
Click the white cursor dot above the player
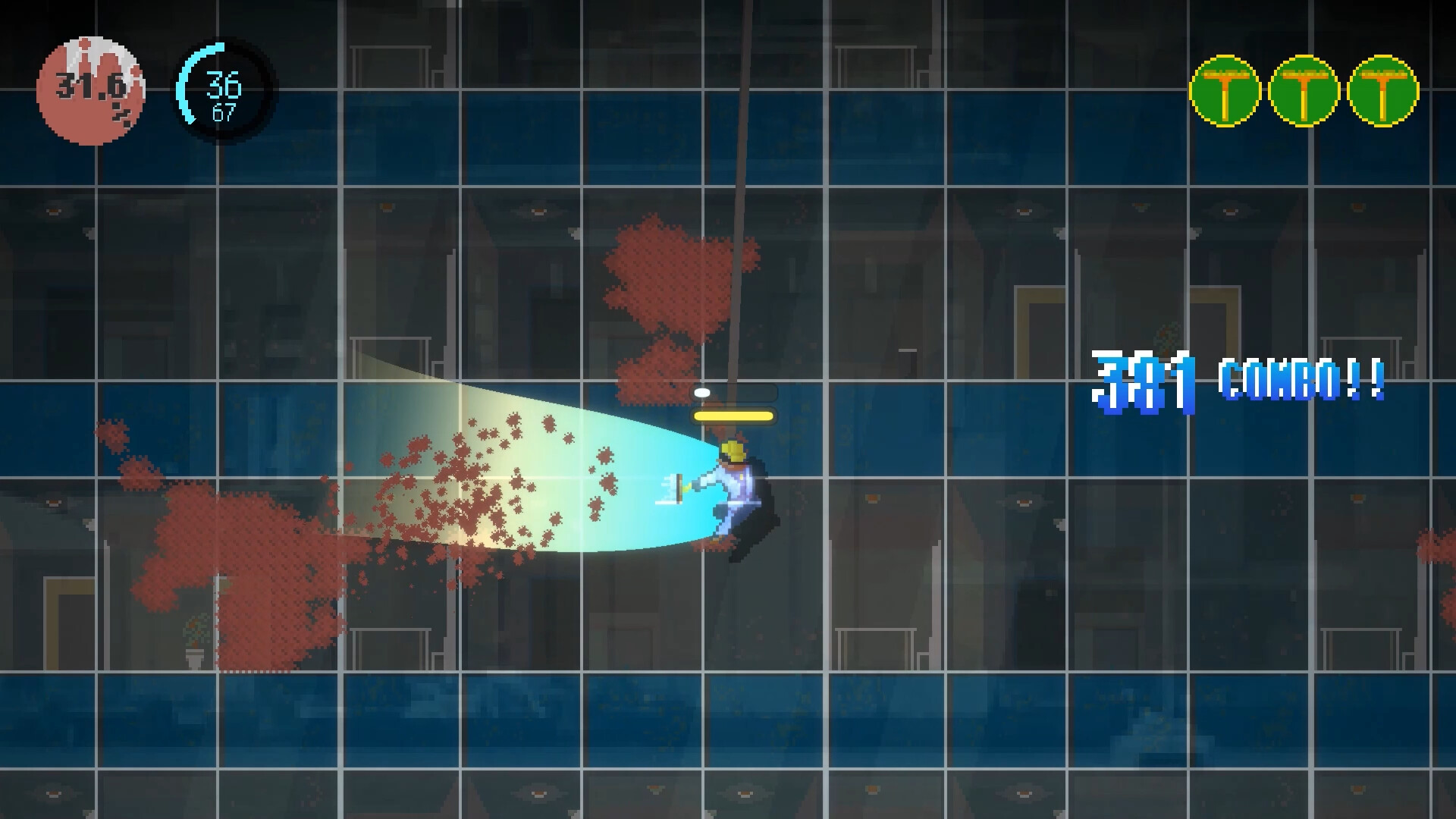point(704,392)
